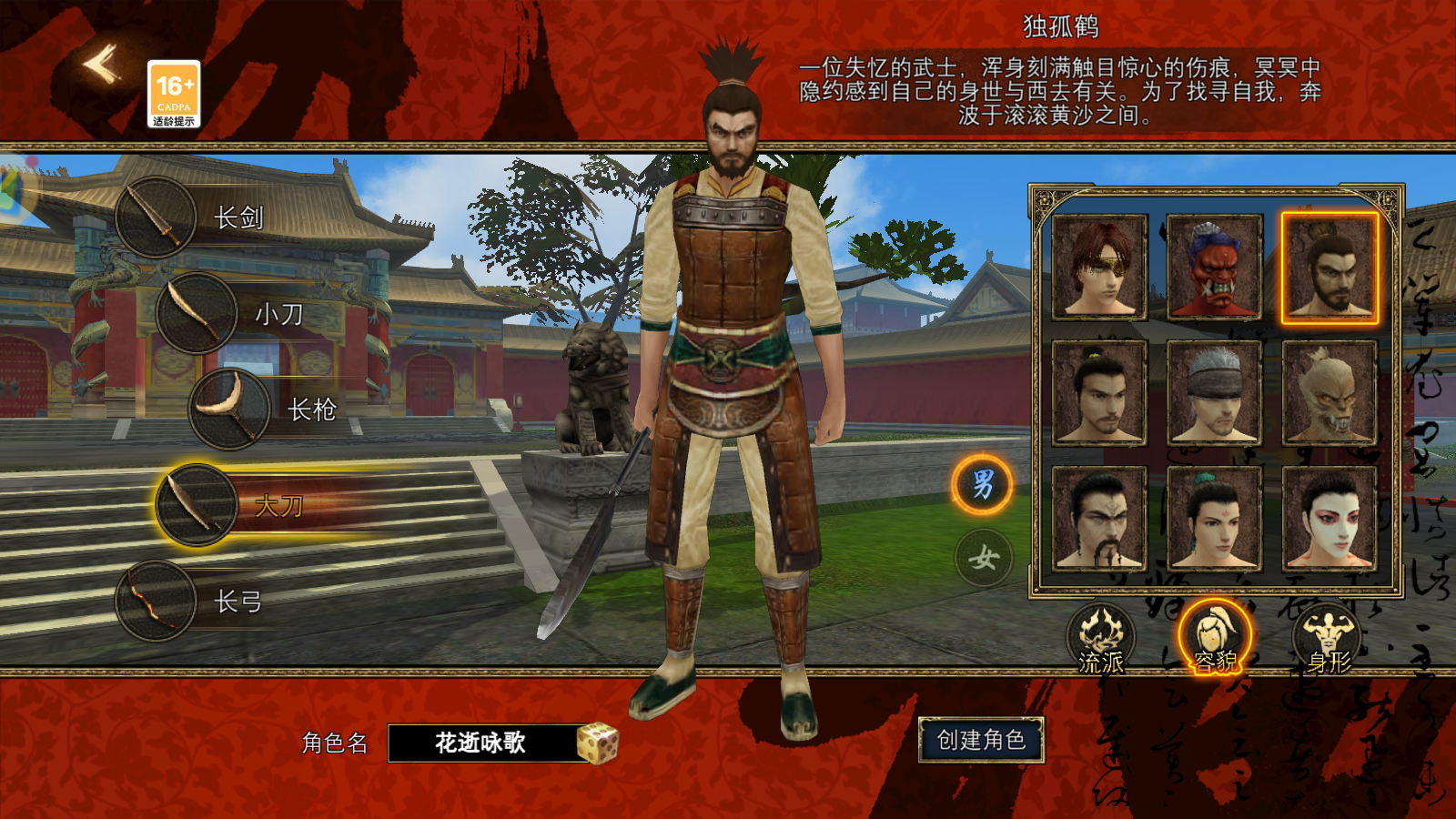
Task: Click the dice icon to randomize name
Action: click(598, 742)
